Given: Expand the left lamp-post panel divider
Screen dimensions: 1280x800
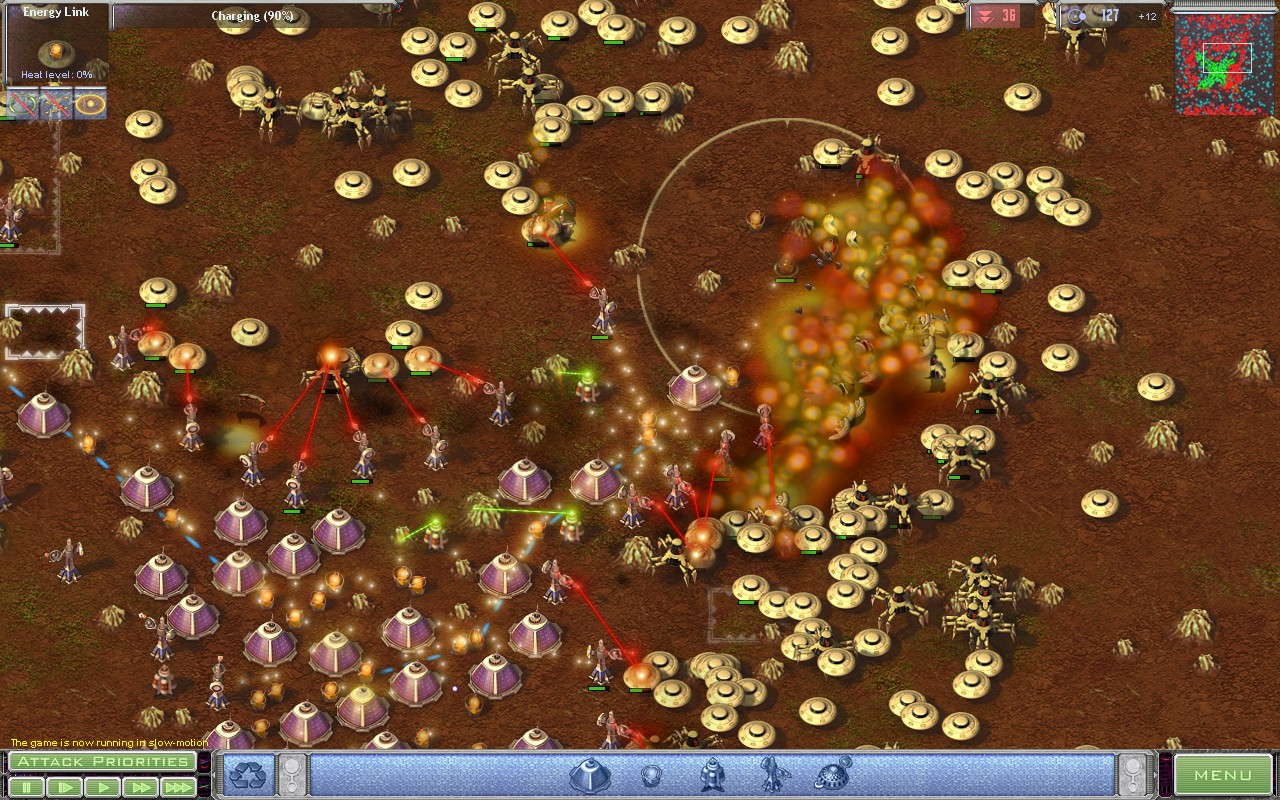Looking at the screenshot, I should 292,775.
